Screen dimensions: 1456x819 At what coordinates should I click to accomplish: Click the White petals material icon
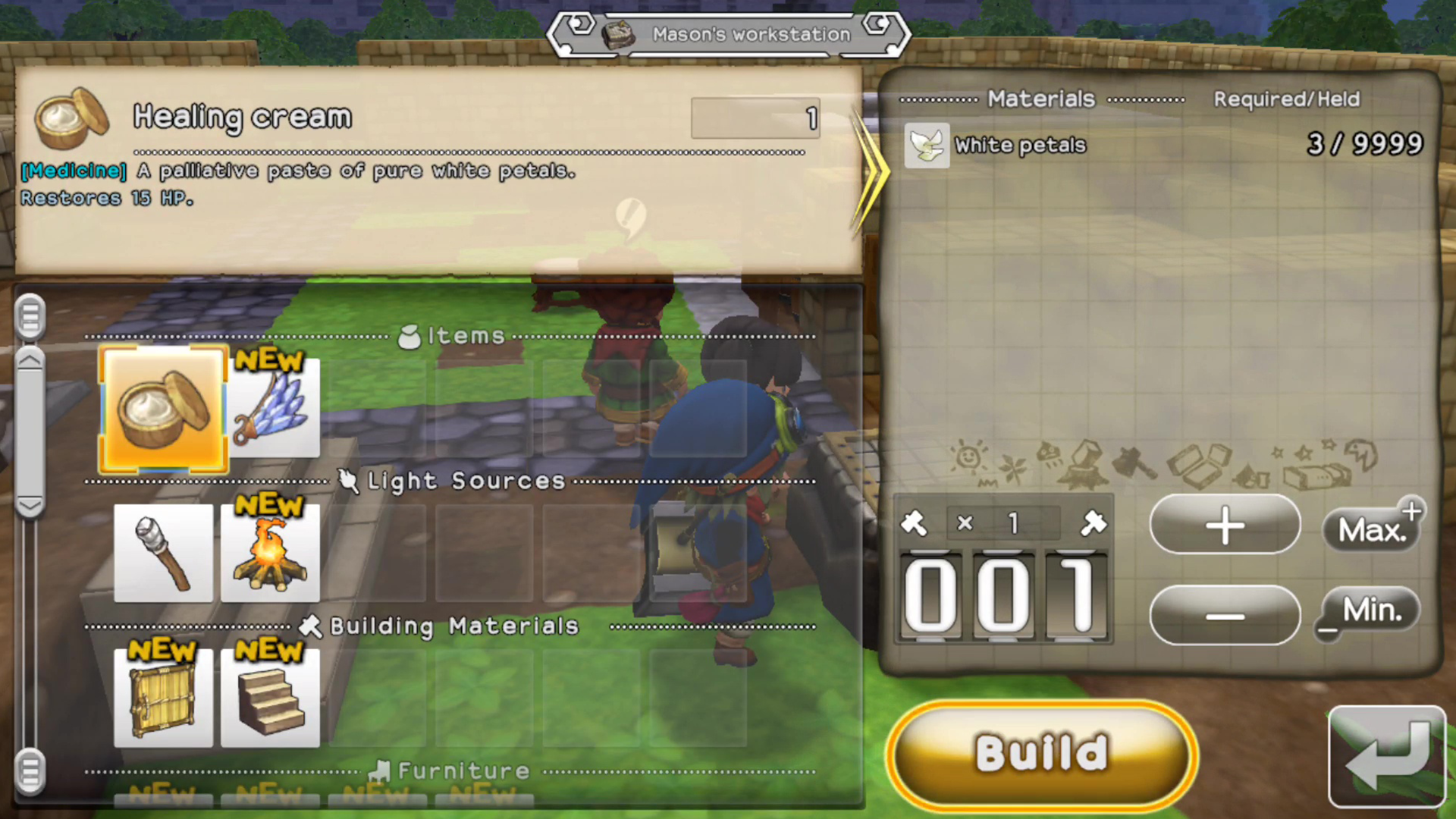926,145
